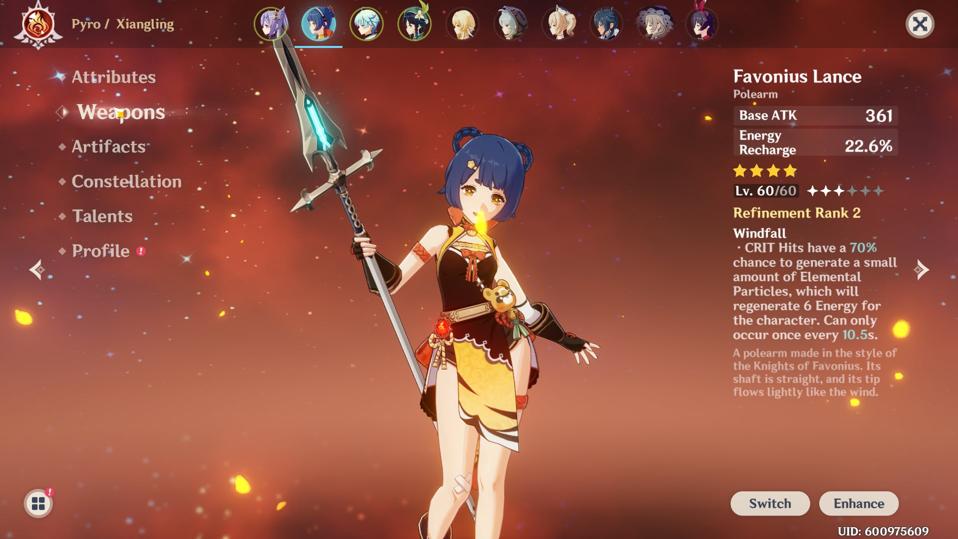
Task: Pick the last portrait with red bunny ears
Action: coord(703,24)
